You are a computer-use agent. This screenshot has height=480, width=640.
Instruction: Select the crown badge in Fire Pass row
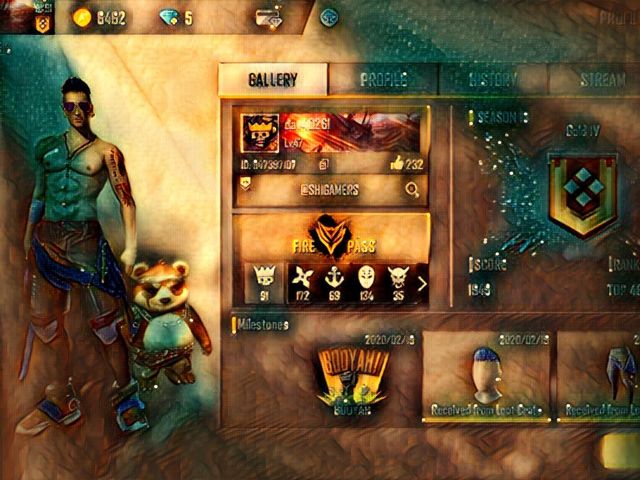[266, 282]
